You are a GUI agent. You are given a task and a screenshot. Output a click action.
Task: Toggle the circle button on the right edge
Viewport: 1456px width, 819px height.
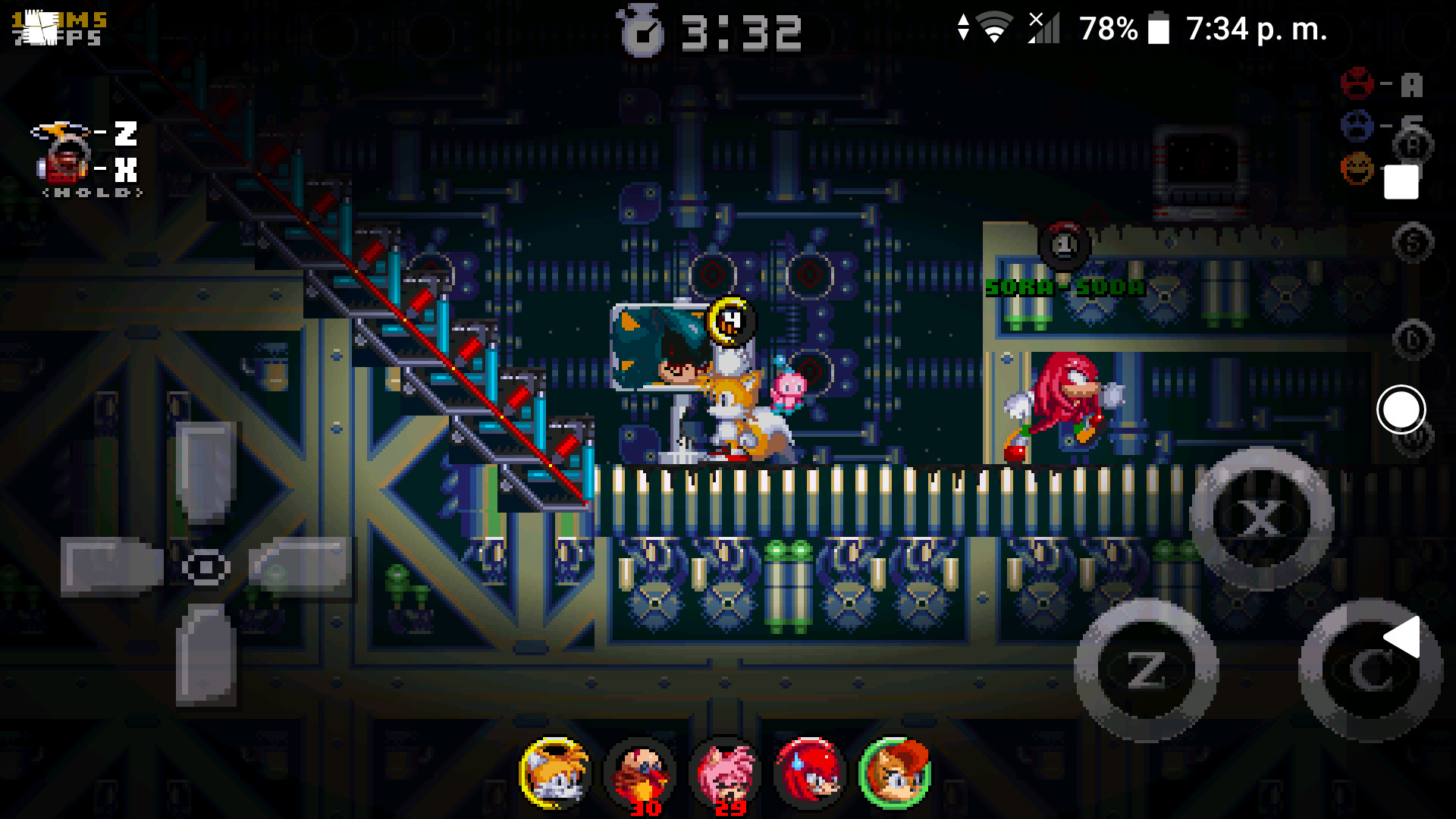click(1401, 411)
